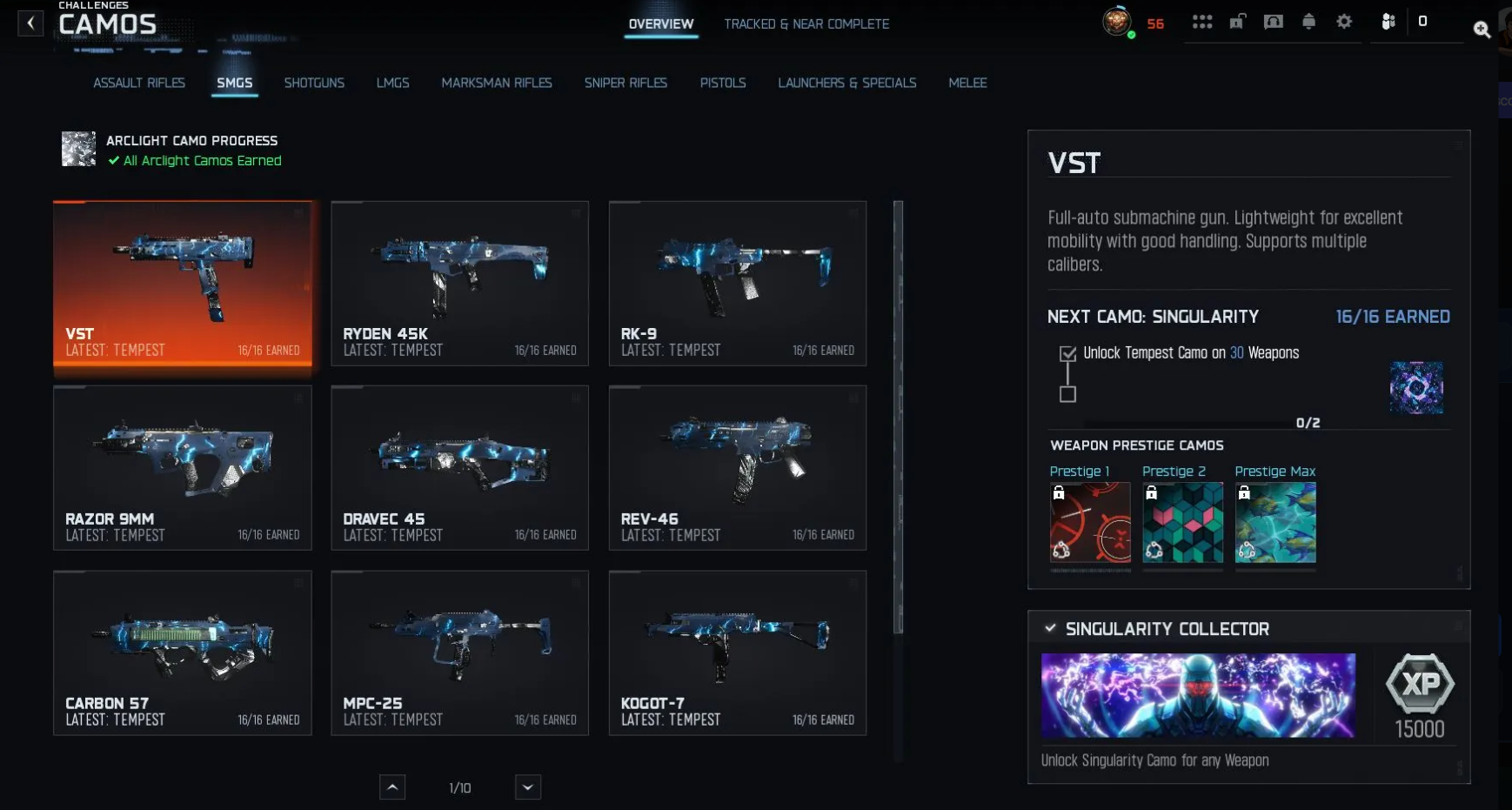Switch to the SNIPER RIFLES tab
Viewport: 1512px width, 810px height.
click(x=626, y=83)
